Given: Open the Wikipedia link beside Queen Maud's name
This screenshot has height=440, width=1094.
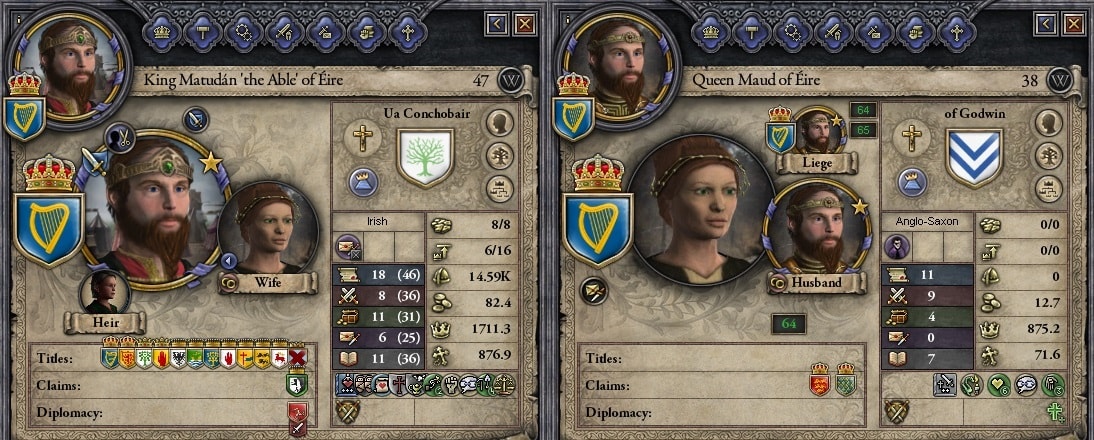Looking at the screenshot, I should point(1060,80).
